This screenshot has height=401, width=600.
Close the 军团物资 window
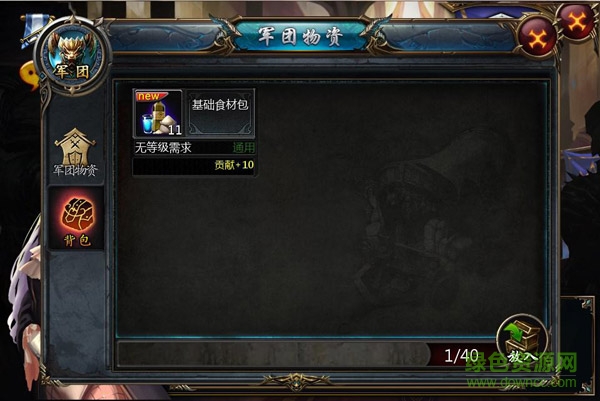point(537,39)
